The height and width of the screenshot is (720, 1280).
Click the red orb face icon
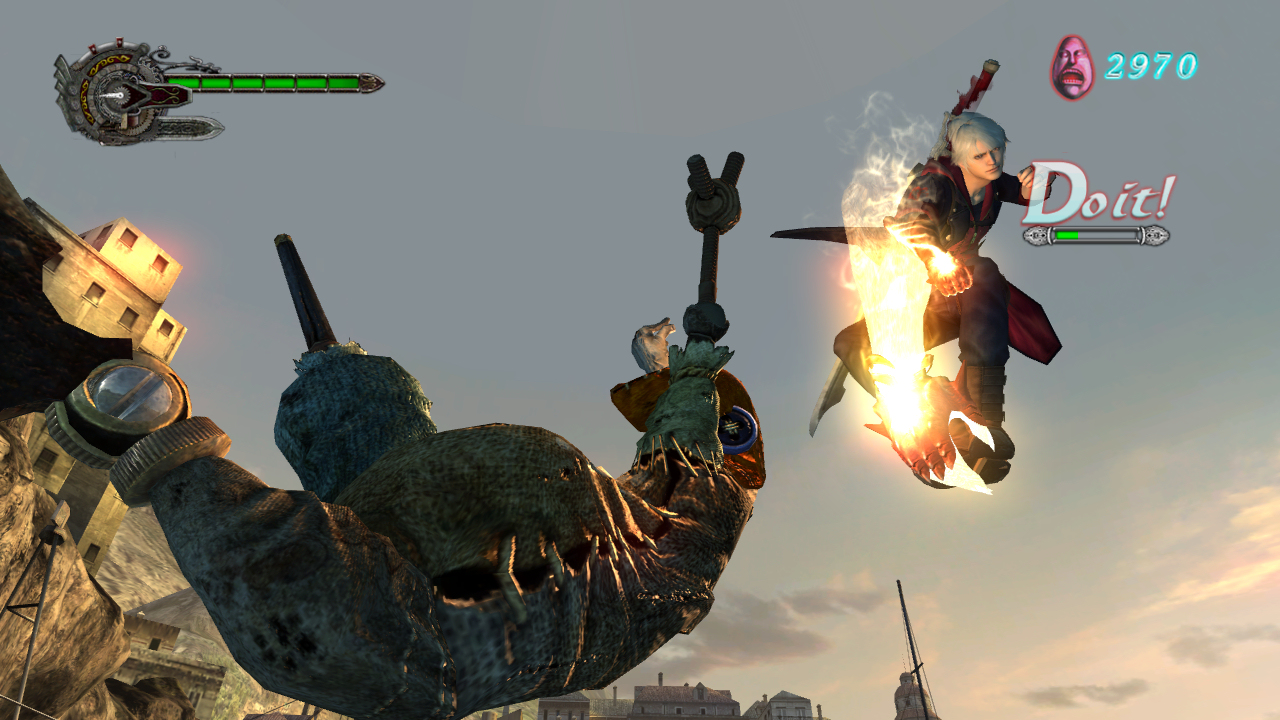coord(1071,67)
